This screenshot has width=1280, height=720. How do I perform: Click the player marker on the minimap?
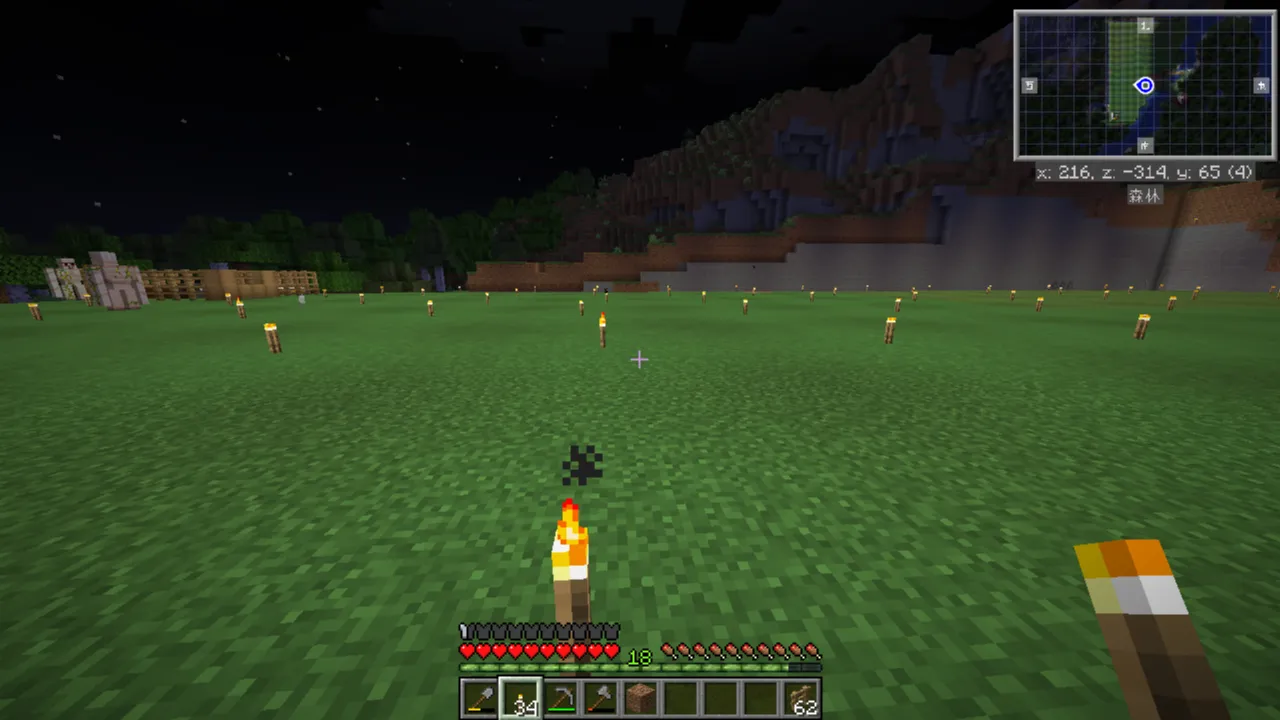pyautogui.click(x=1145, y=86)
